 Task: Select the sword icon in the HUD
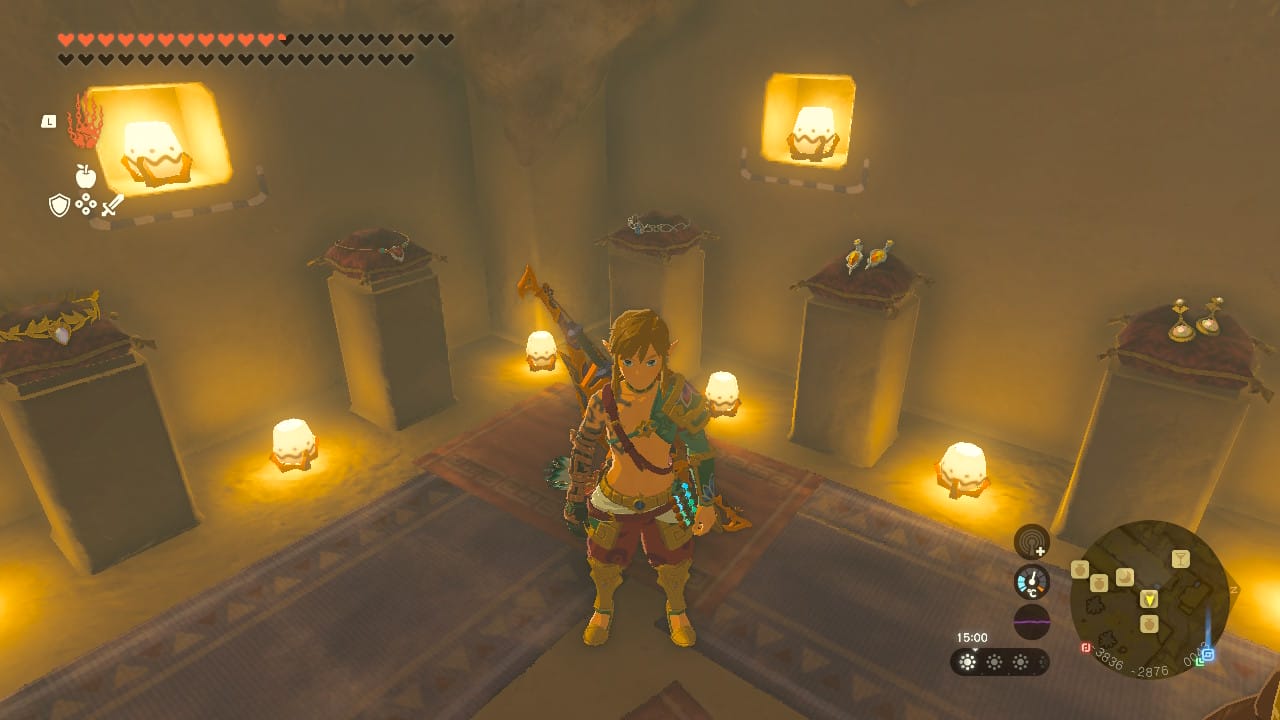(x=112, y=204)
